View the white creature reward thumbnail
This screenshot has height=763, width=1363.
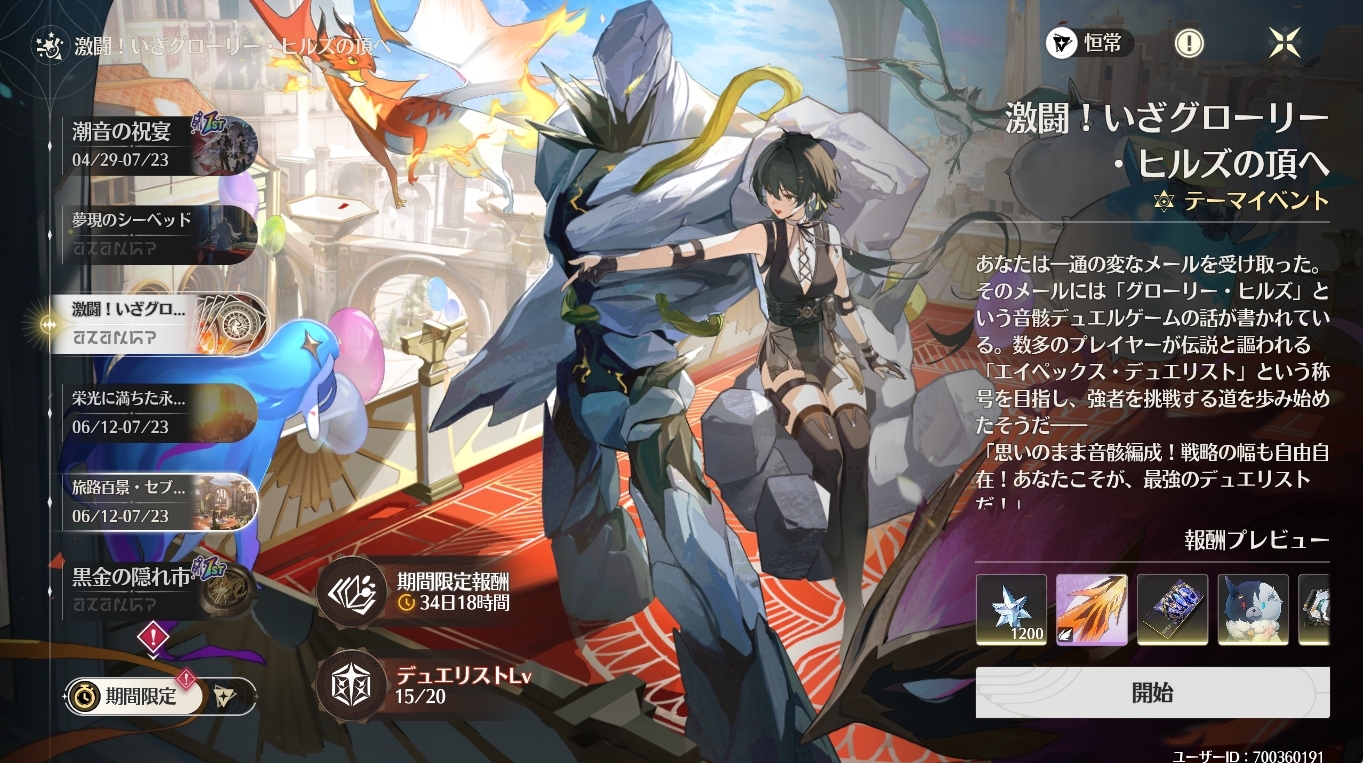(1252, 609)
